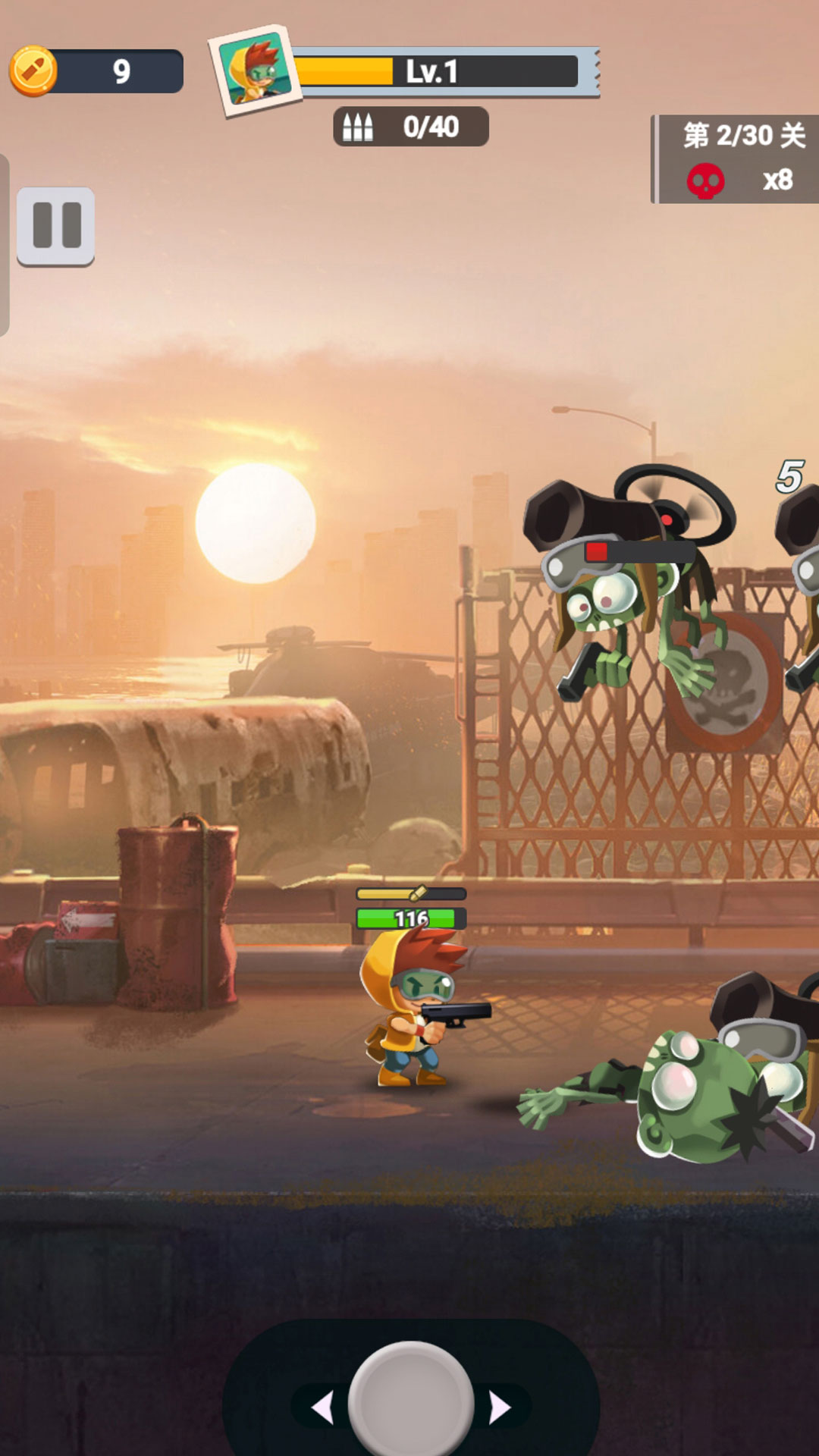Screen dimensions: 819x1456
Task: Tap the right arrow movement control
Action: (x=500, y=1407)
